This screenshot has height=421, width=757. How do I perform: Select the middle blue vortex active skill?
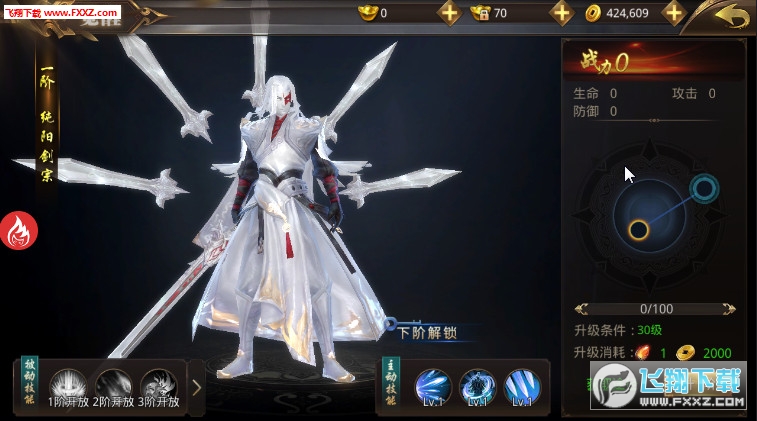[477, 385]
